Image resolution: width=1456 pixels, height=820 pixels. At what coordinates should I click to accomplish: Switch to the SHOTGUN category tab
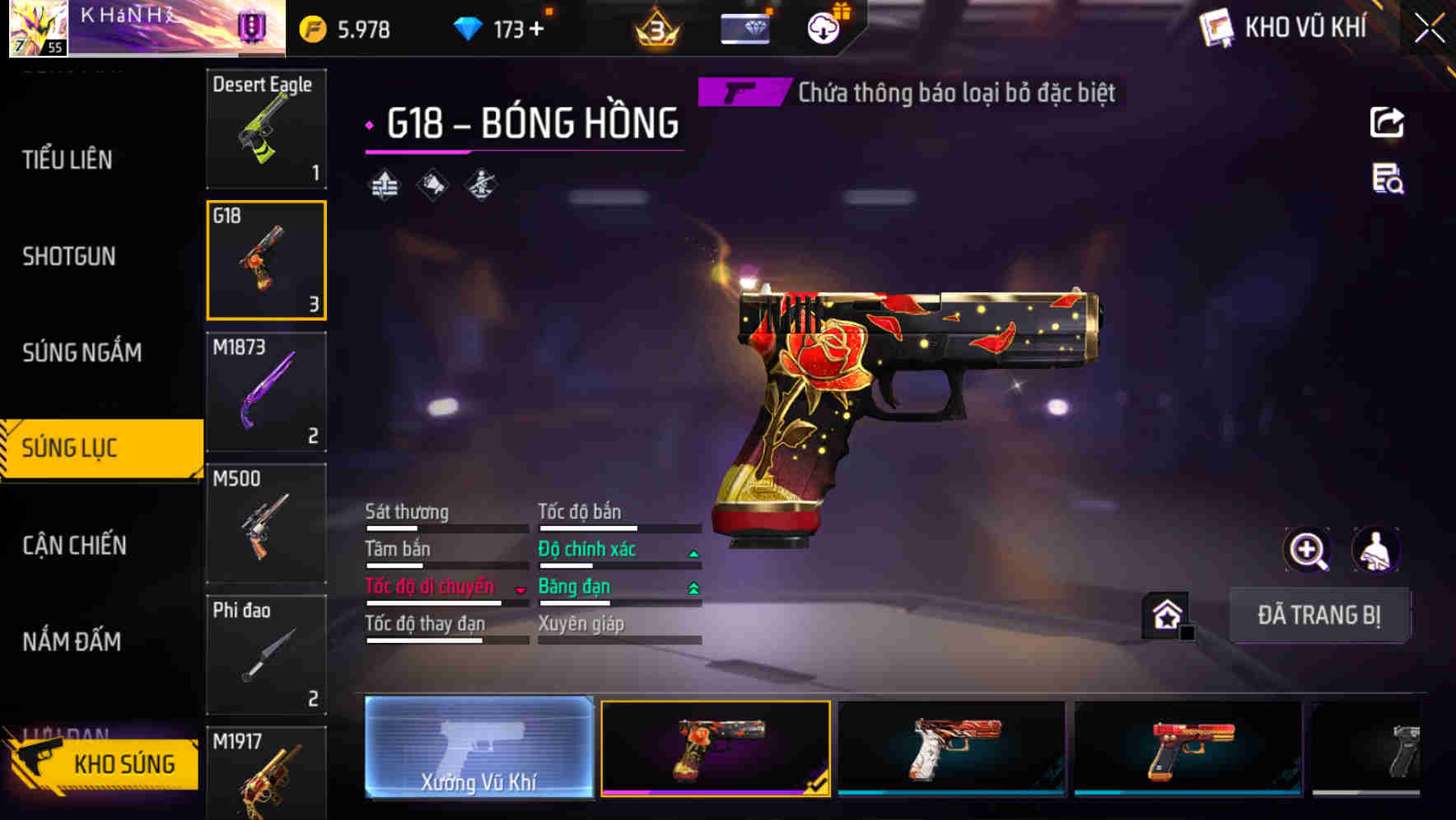point(69,256)
